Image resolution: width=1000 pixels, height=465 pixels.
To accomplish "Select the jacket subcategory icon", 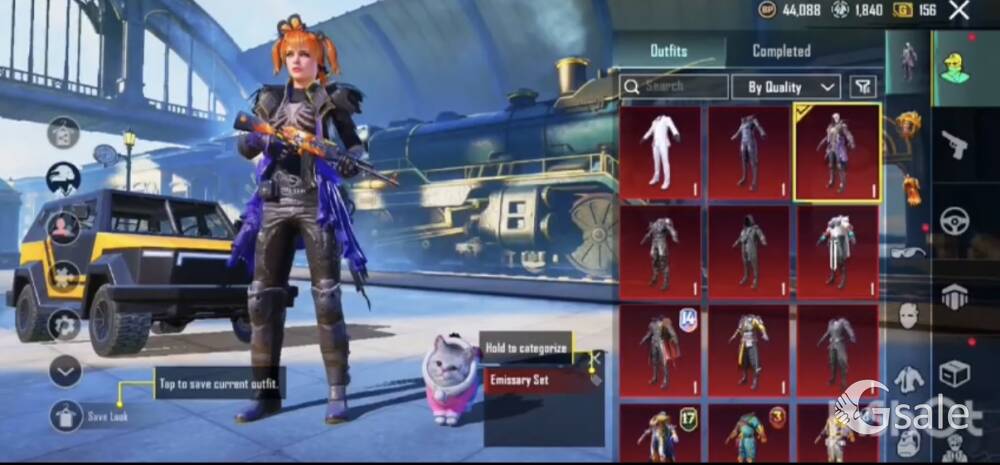I will (908, 379).
